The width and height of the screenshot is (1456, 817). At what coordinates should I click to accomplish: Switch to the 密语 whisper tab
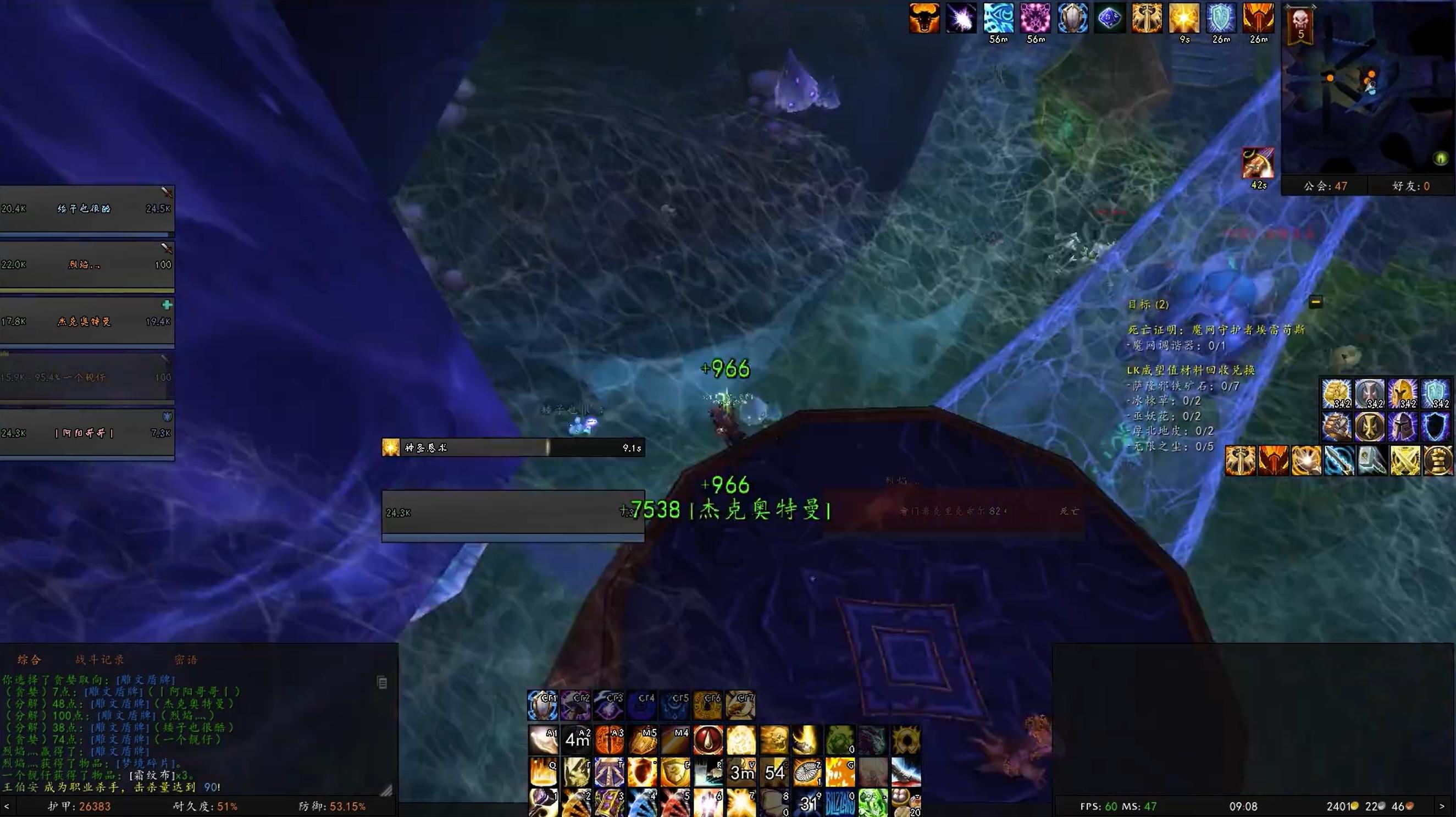pyautogui.click(x=185, y=660)
